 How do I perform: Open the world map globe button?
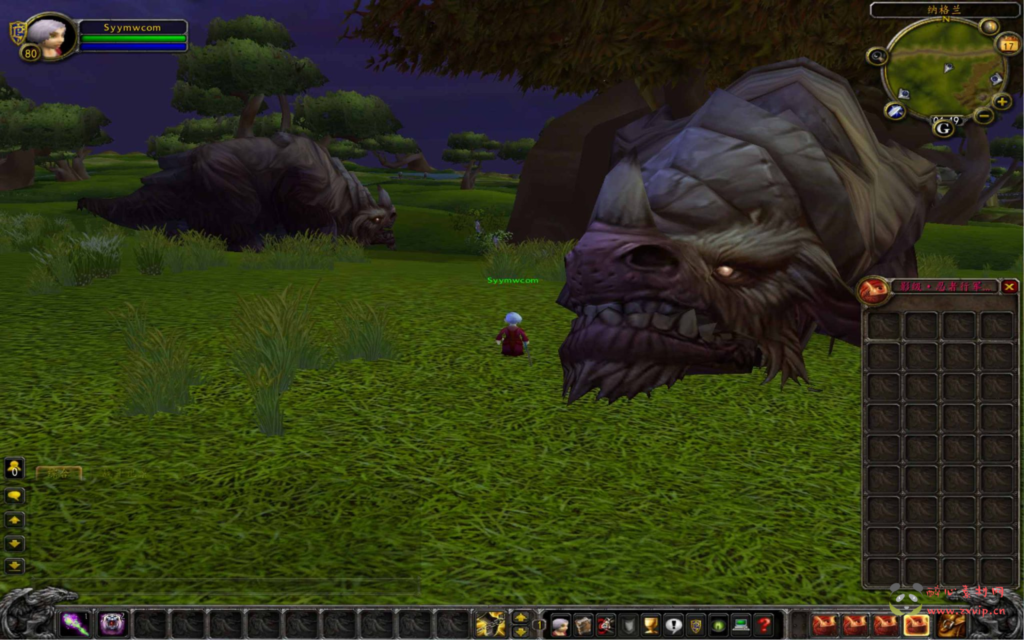(x=990, y=27)
